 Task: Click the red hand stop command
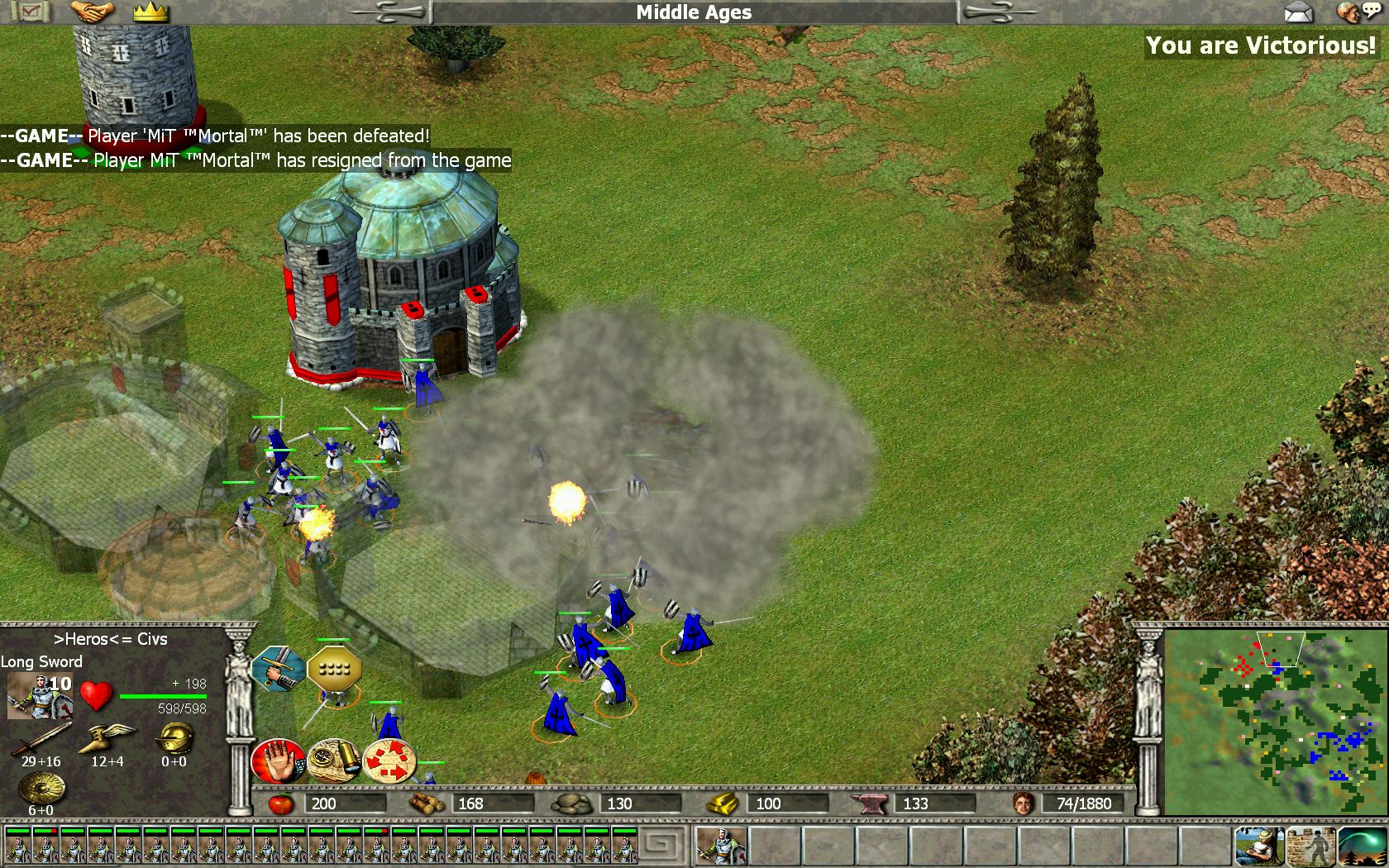pyautogui.click(x=278, y=761)
